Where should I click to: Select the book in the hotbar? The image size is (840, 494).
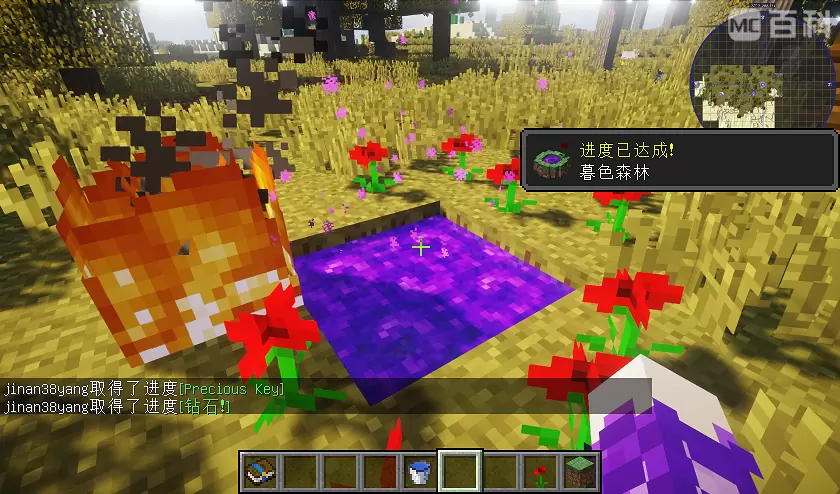pos(258,469)
